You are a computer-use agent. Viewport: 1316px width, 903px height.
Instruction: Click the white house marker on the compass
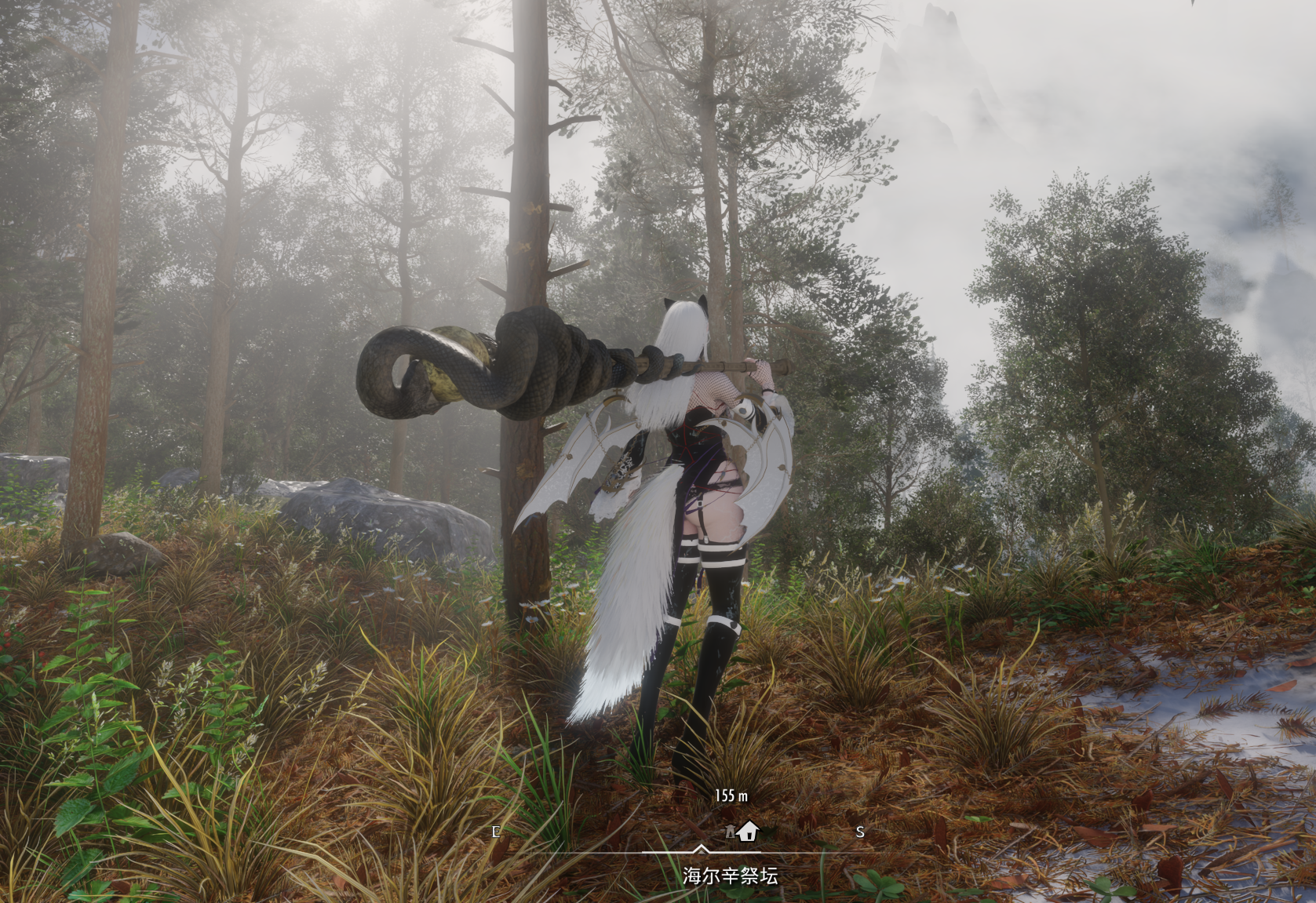click(x=748, y=830)
